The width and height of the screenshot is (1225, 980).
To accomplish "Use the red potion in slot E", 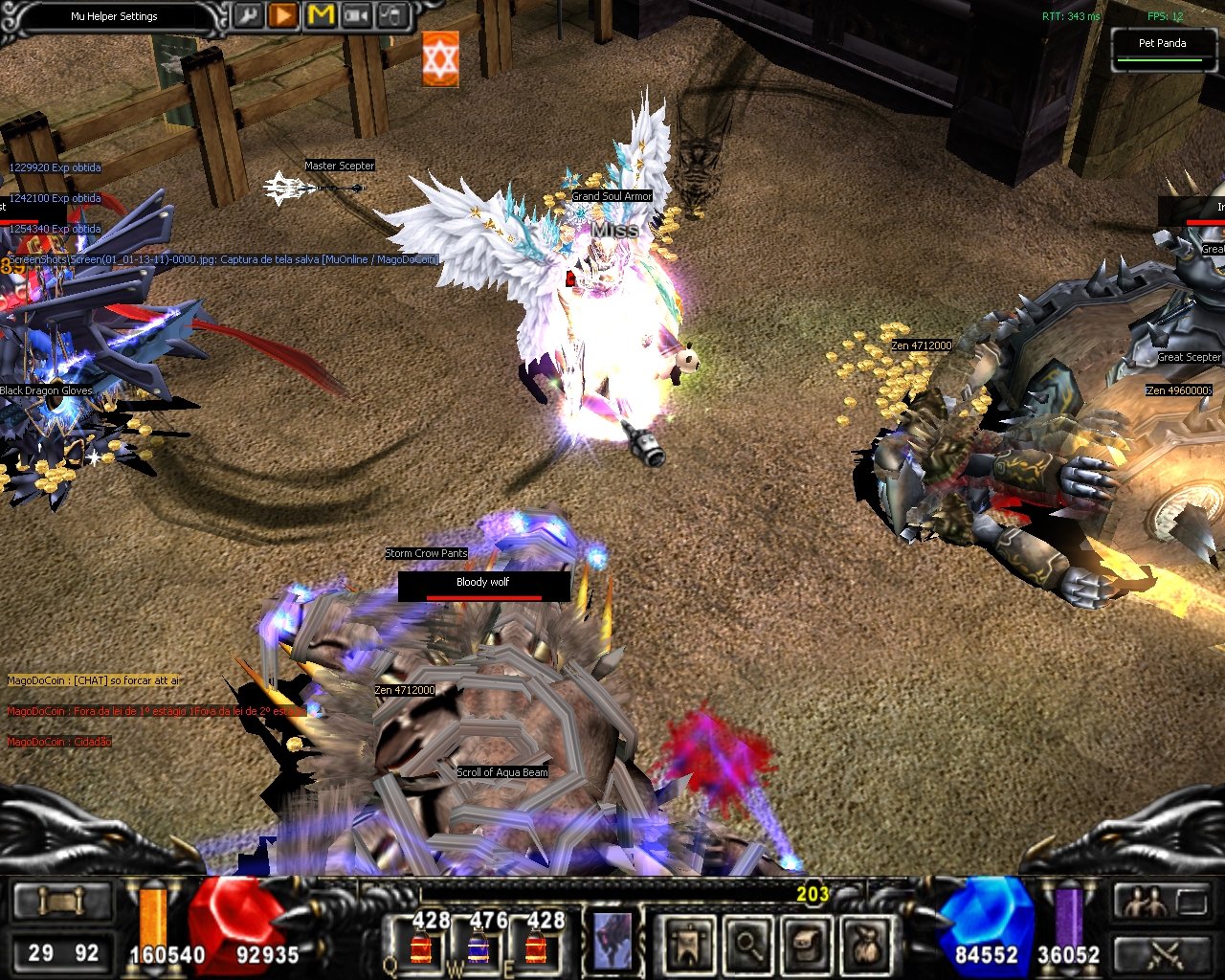I will point(536,947).
